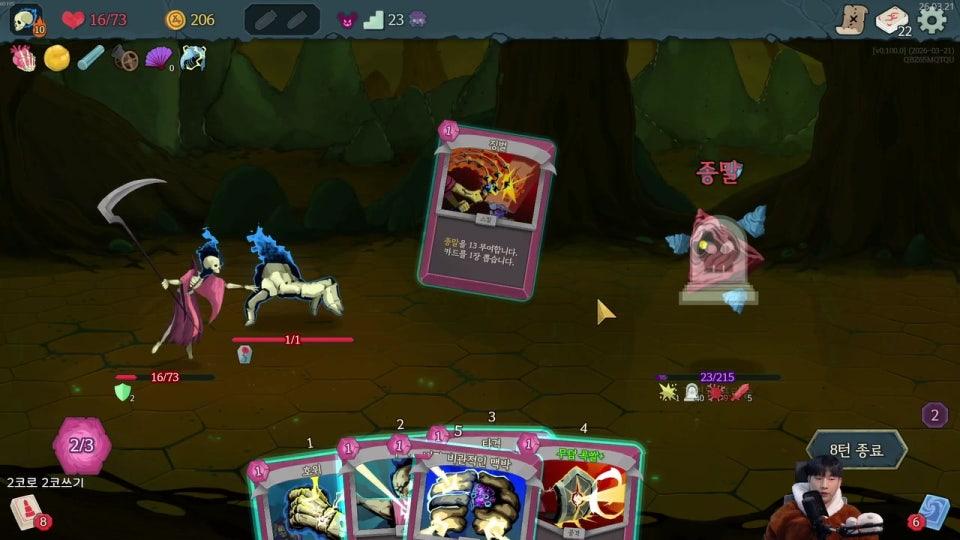The height and width of the screenshot is (540, 960).
Task: Open the draw pile
Action: coord(26,511)
